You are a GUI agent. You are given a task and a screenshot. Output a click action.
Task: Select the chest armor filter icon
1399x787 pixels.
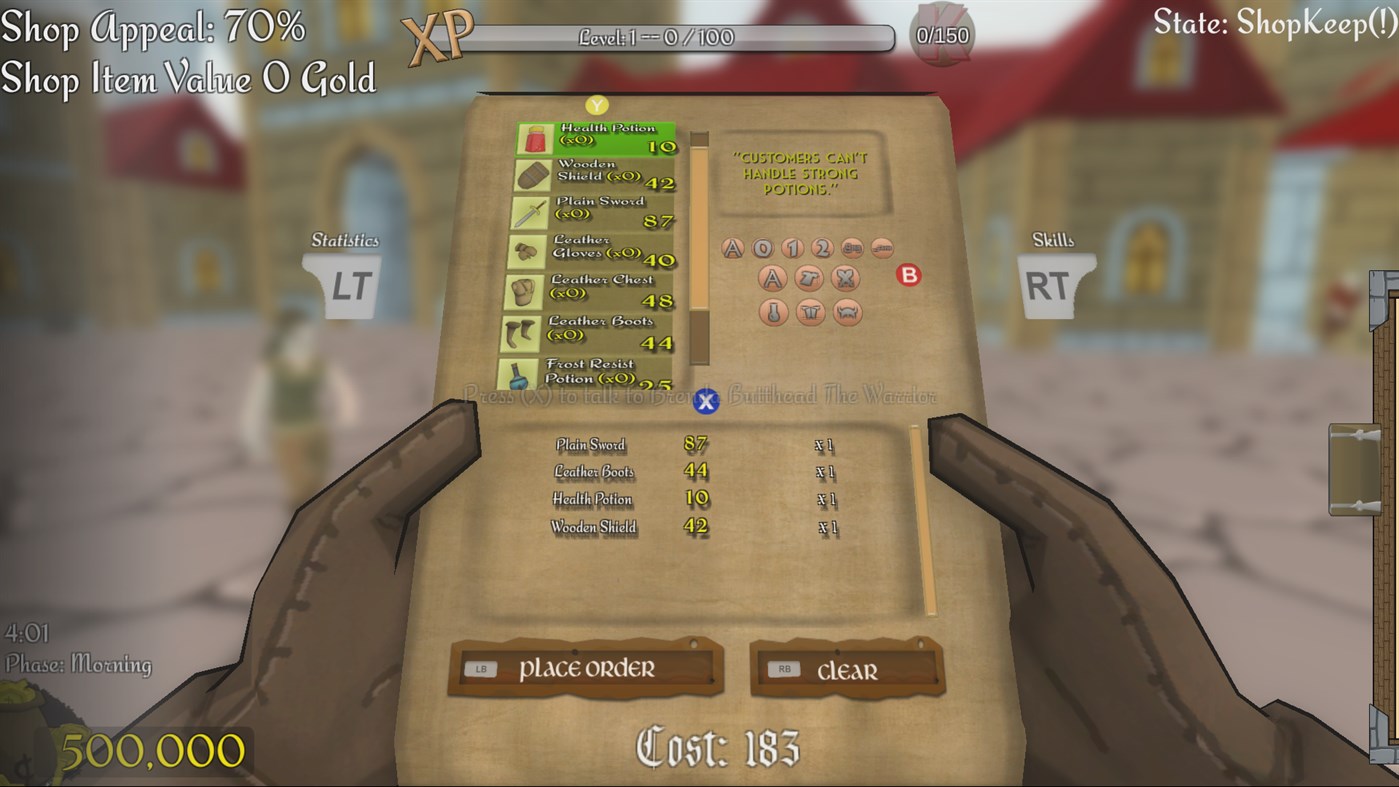(x=810, y=279)
